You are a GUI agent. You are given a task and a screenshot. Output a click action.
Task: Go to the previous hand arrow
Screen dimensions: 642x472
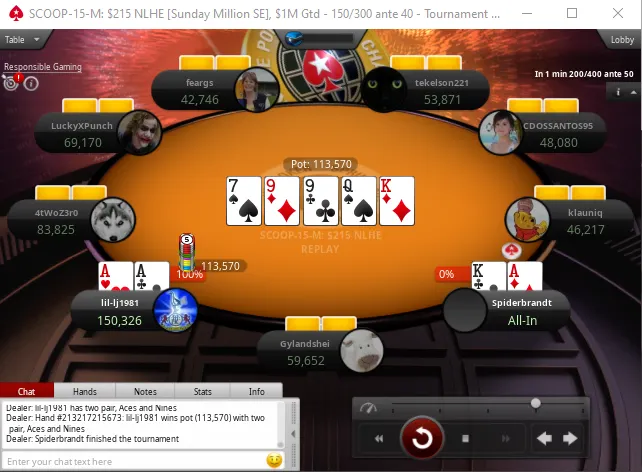click(544, 438)
